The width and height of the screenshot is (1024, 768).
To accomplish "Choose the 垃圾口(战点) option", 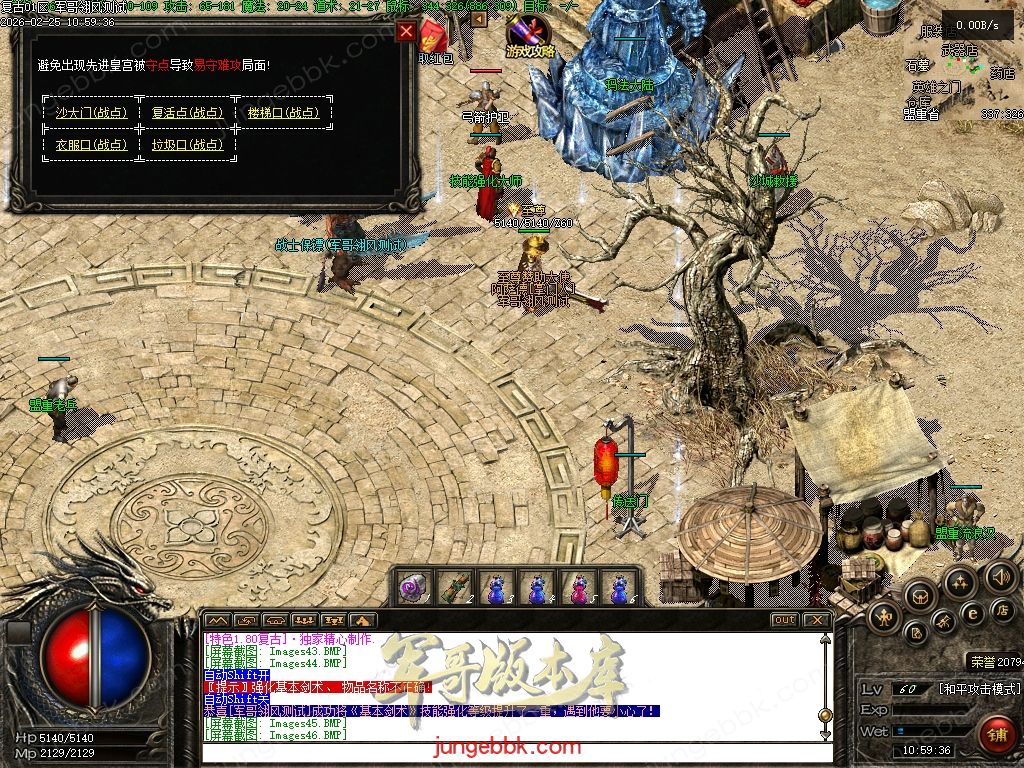I will click(187, 145).
